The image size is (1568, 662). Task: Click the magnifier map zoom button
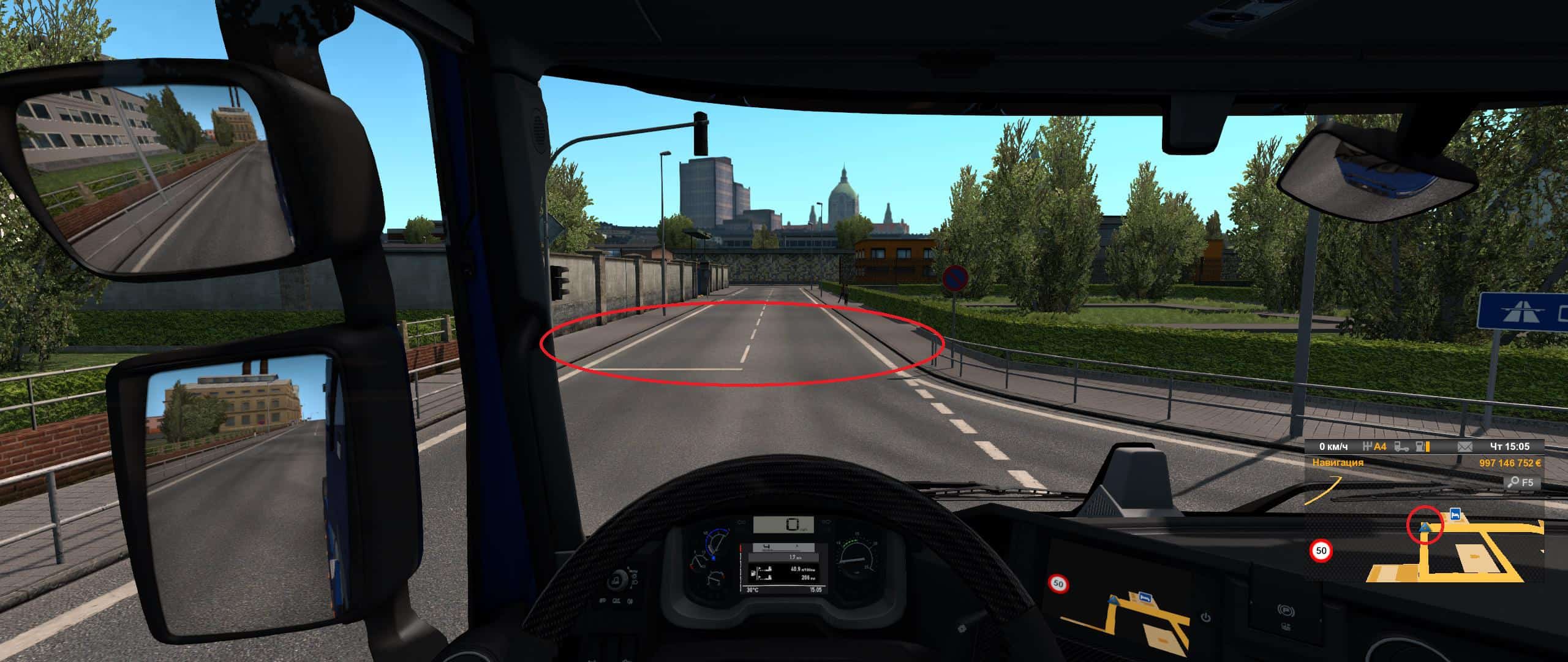coord(1512,482)
